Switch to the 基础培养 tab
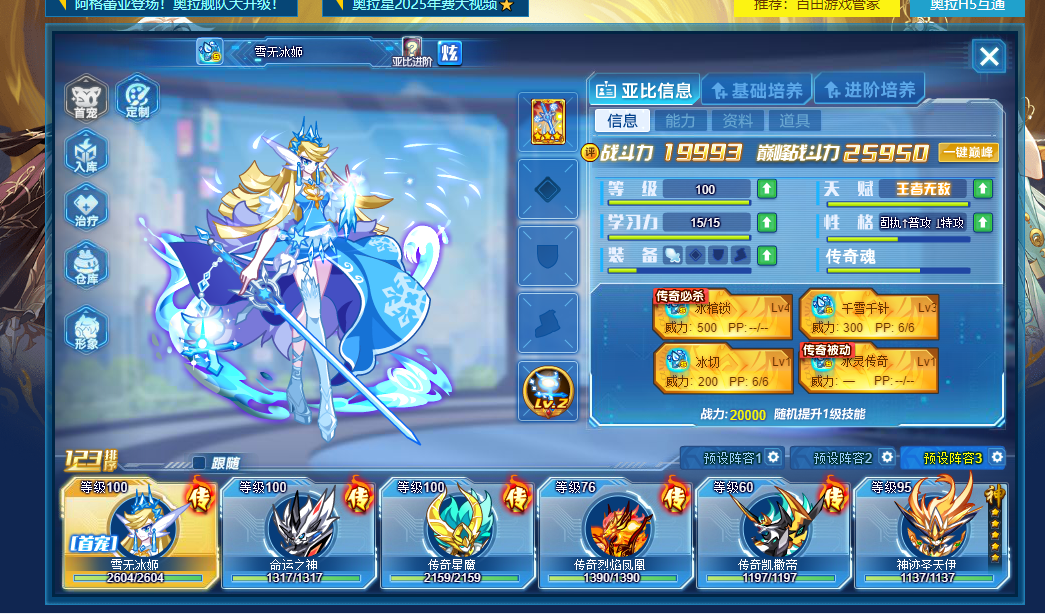The image size is (1045, 614). (757, 91)
